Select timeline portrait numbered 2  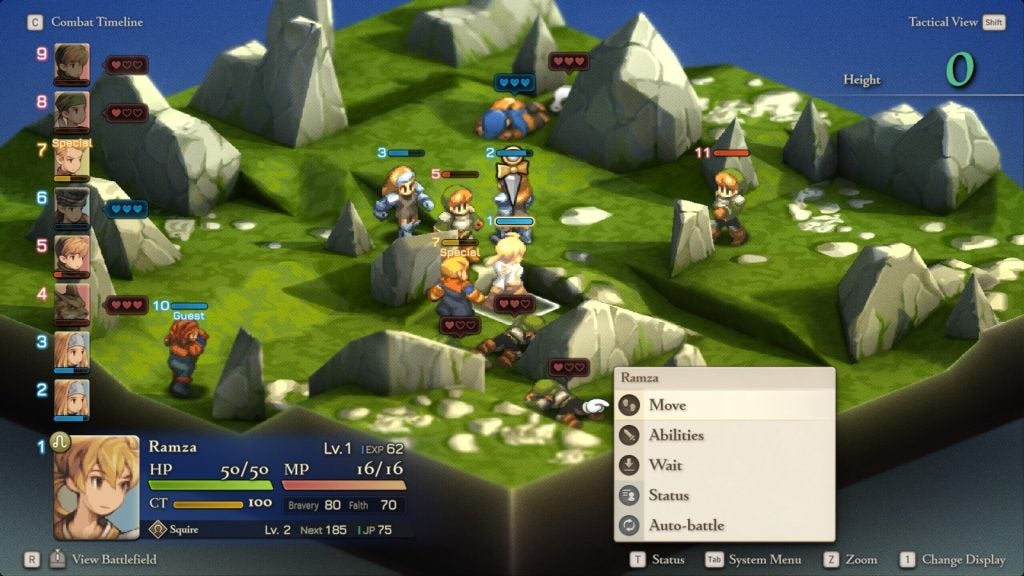[72, 397]
